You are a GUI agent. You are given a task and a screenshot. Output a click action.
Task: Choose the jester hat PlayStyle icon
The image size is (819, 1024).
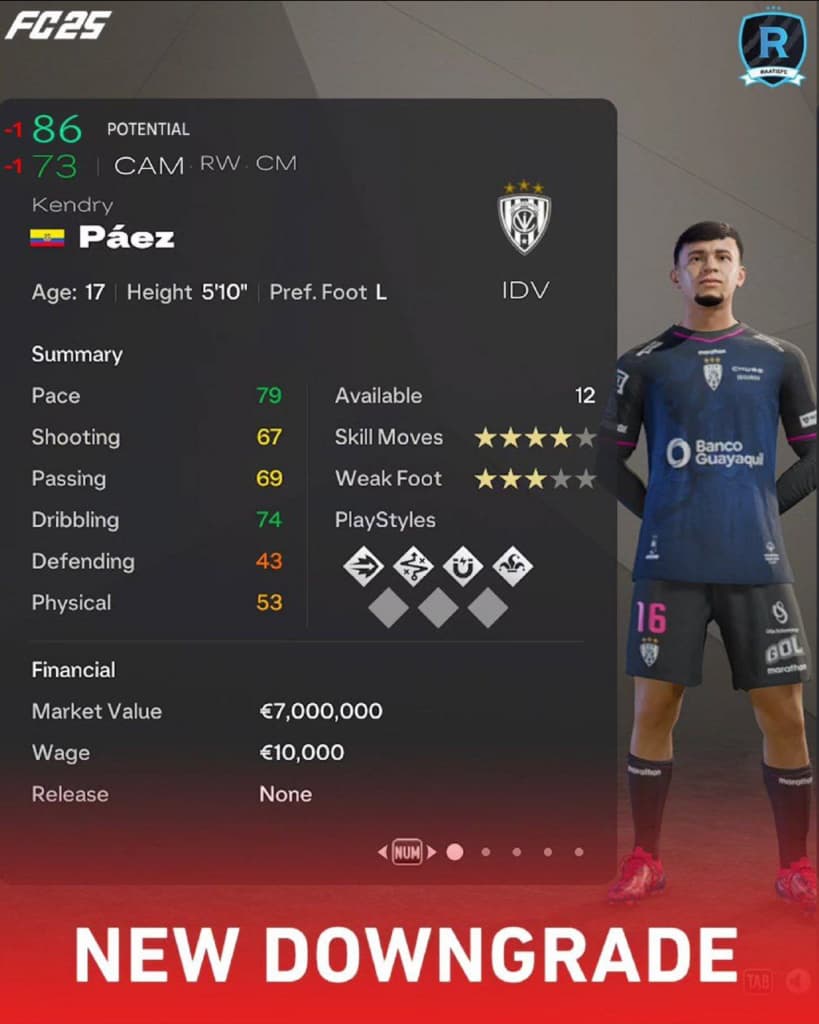point(513,567)
